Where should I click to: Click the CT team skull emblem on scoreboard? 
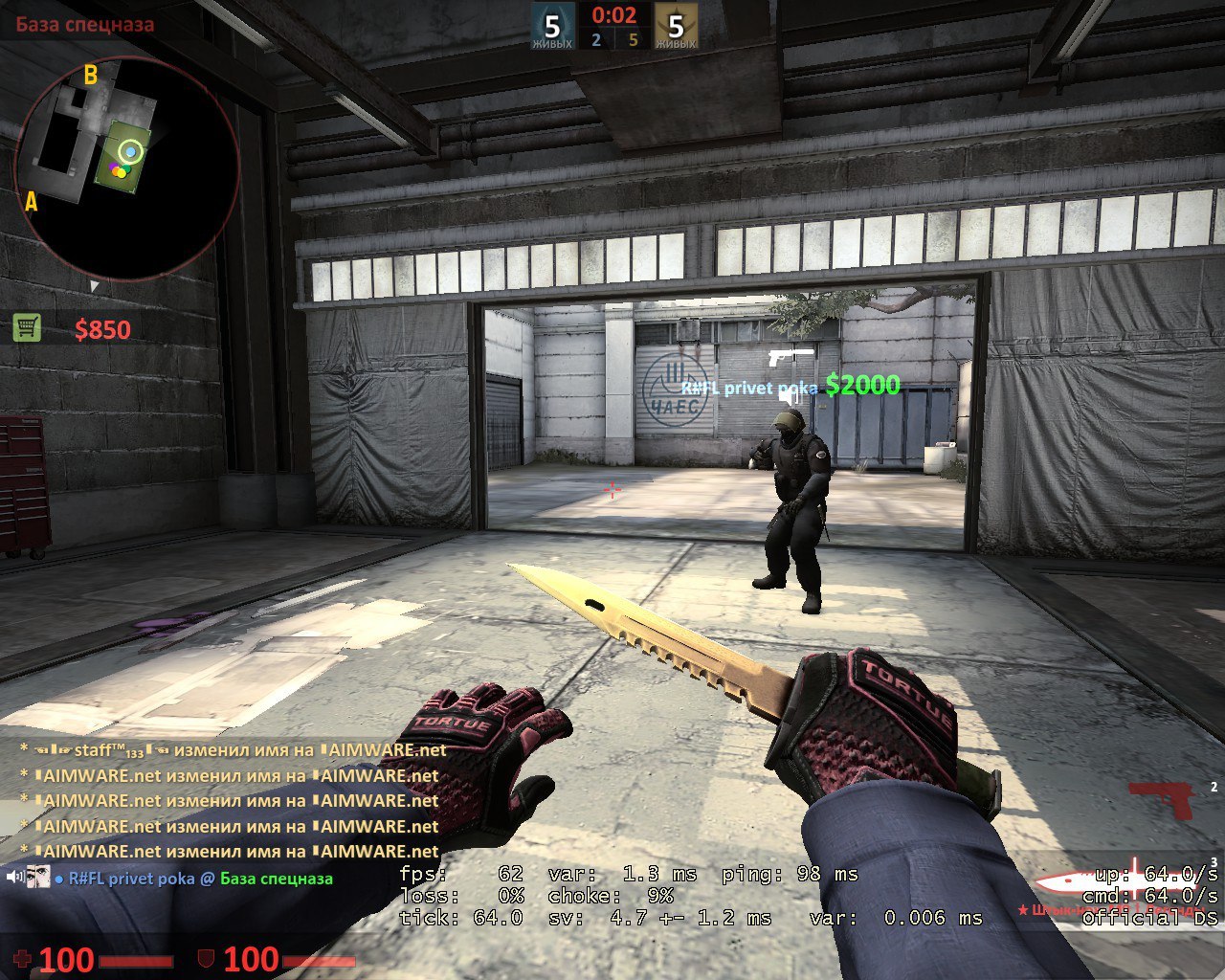coord(553,24)
